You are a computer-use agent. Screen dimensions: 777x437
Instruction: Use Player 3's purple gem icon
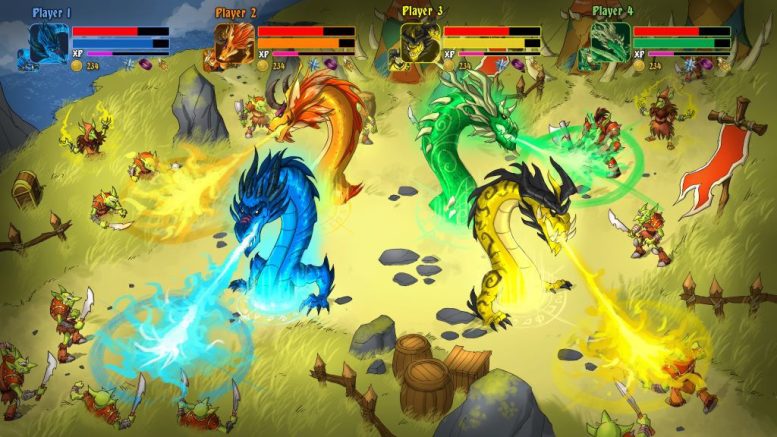[517, 65]
